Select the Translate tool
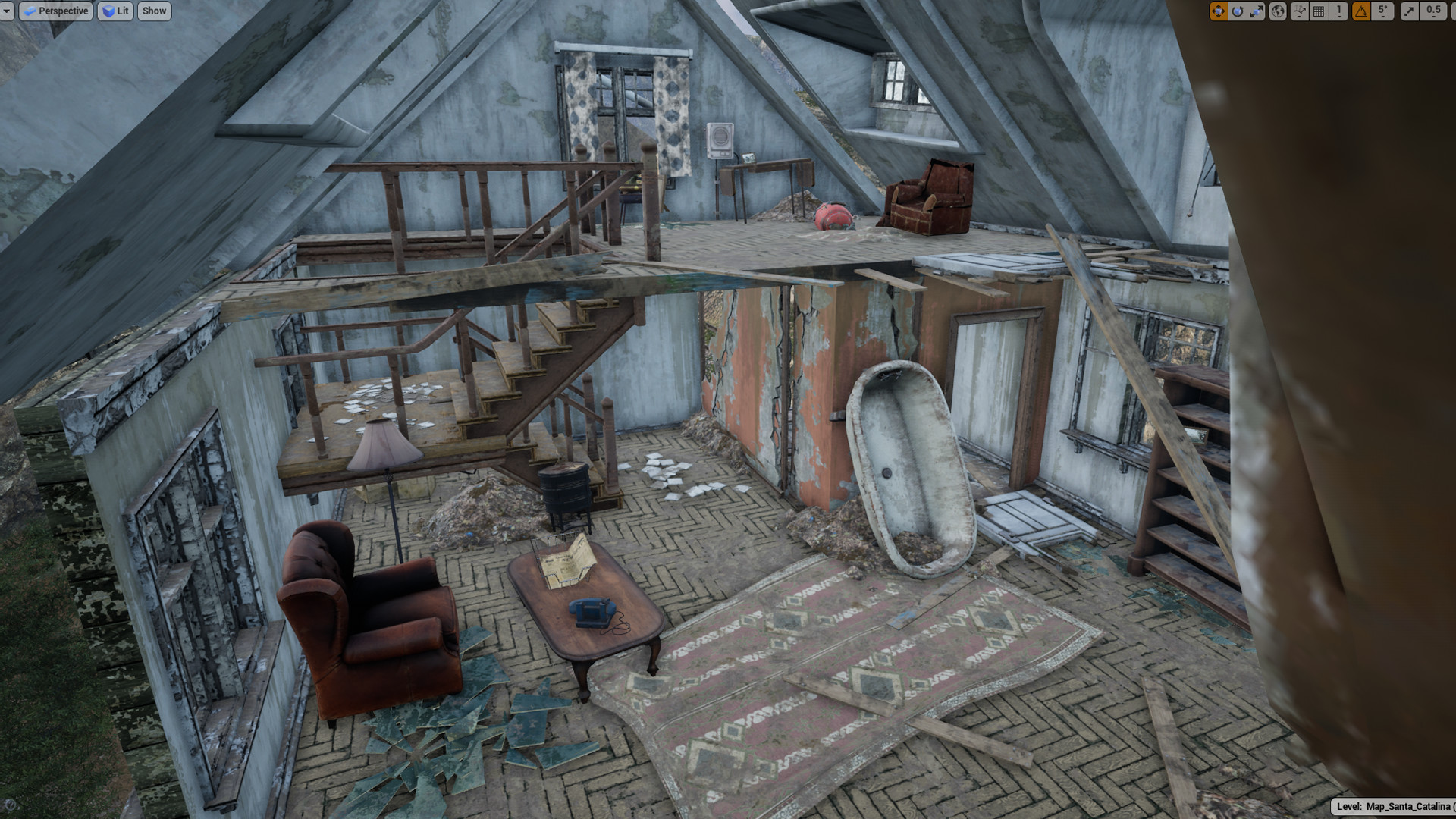1456x819 pixels. coord(1220,11)
